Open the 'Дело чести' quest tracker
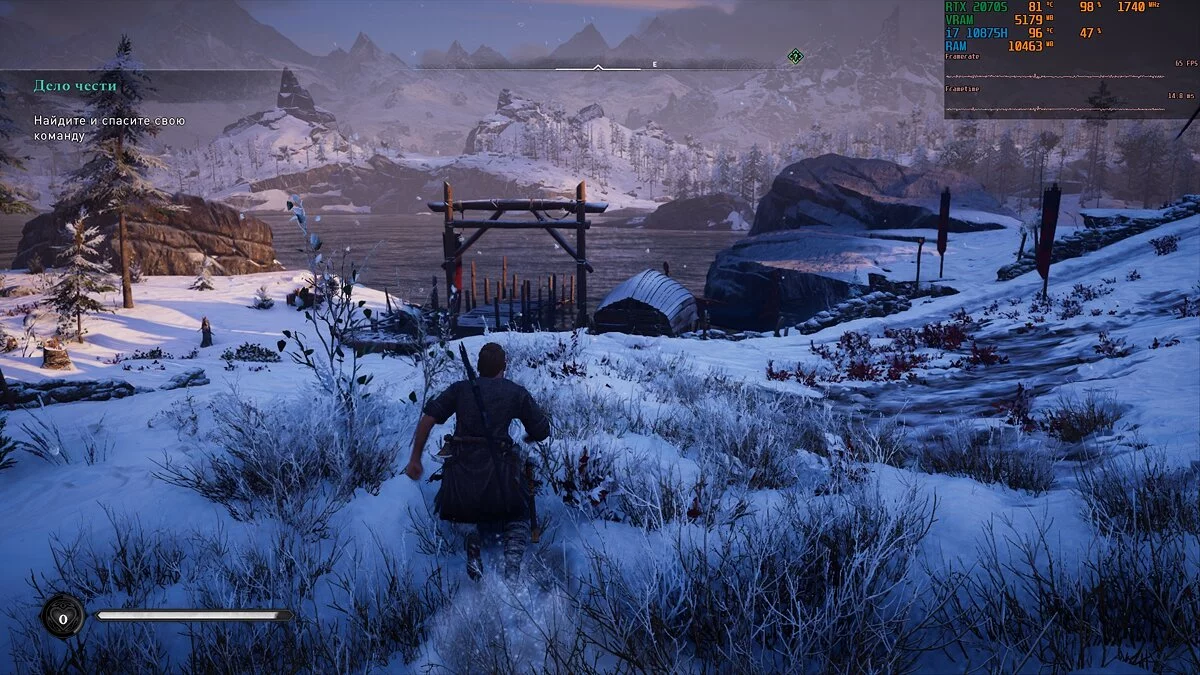This screenshot has width=1200, height=675. click(75, 86)
